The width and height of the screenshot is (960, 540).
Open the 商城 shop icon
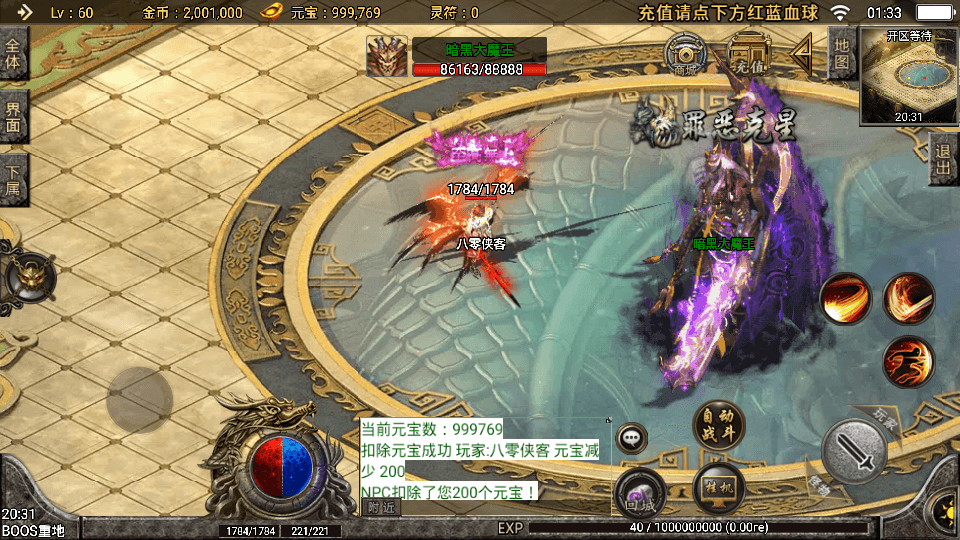(686, 55)
